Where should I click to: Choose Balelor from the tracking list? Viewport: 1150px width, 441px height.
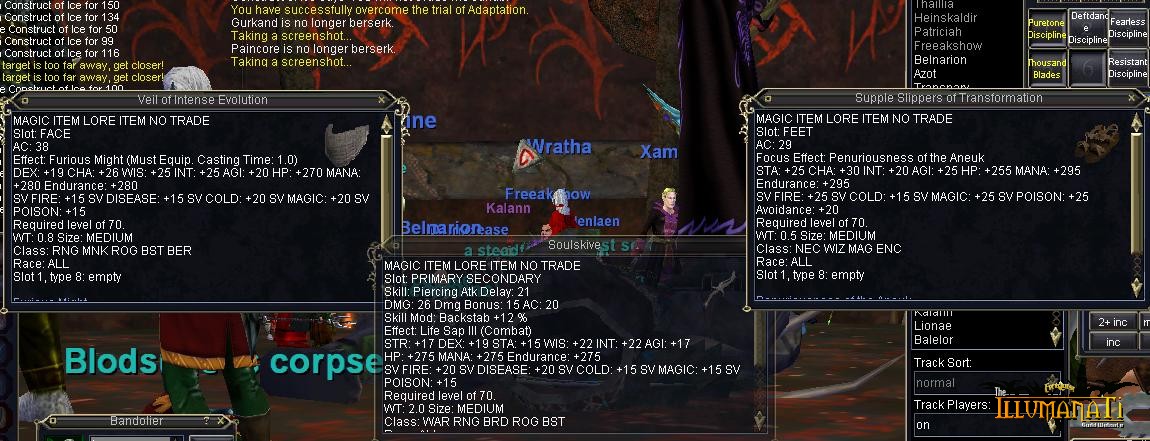click(934, 340)
